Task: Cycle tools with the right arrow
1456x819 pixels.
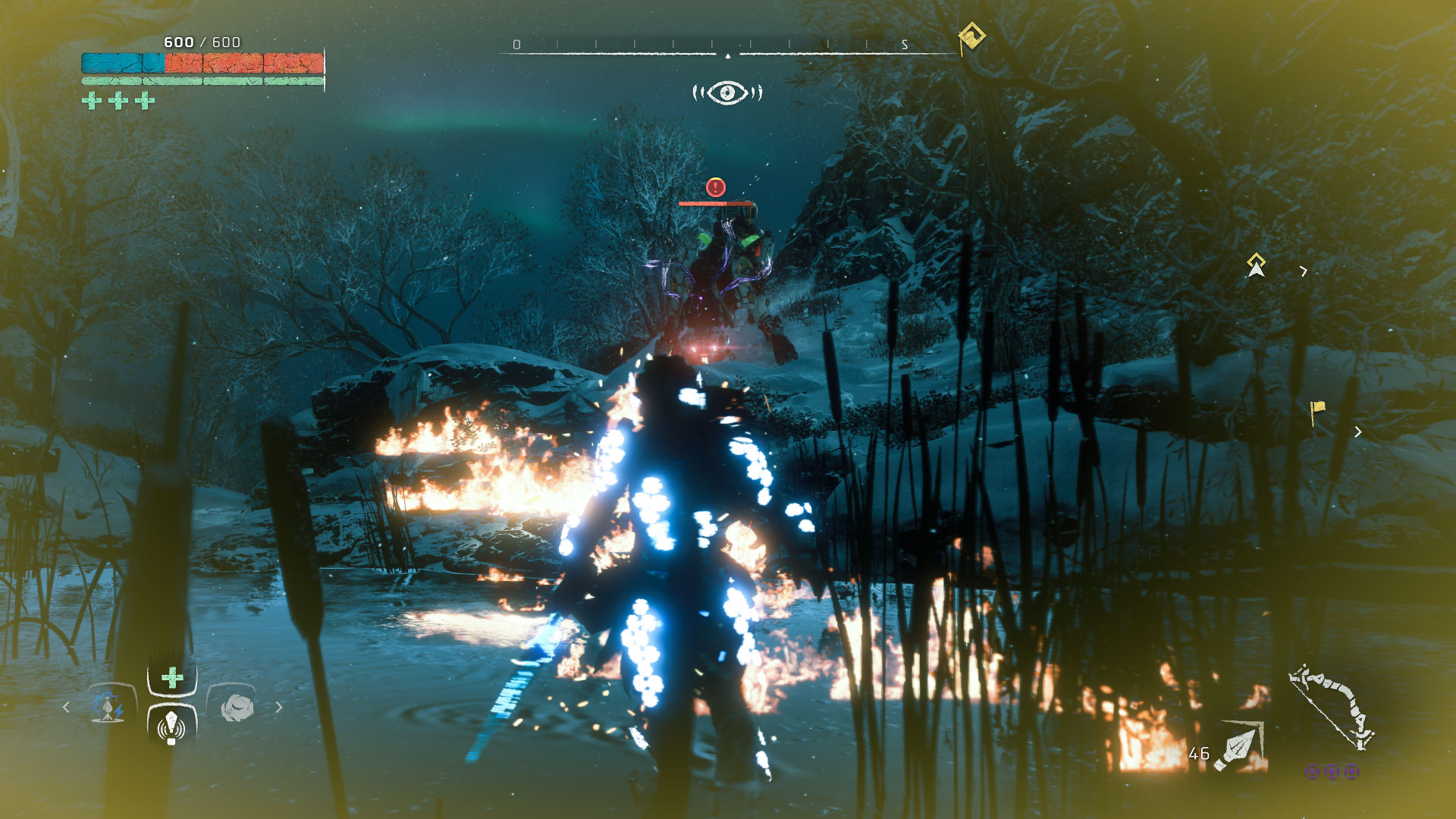Action: (279, 707)
